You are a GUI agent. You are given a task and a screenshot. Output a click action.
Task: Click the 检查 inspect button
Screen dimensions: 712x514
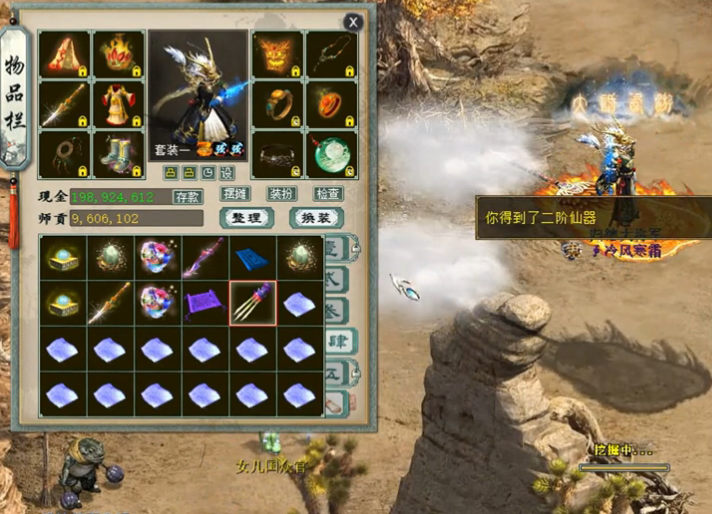(x=327, y=194)
